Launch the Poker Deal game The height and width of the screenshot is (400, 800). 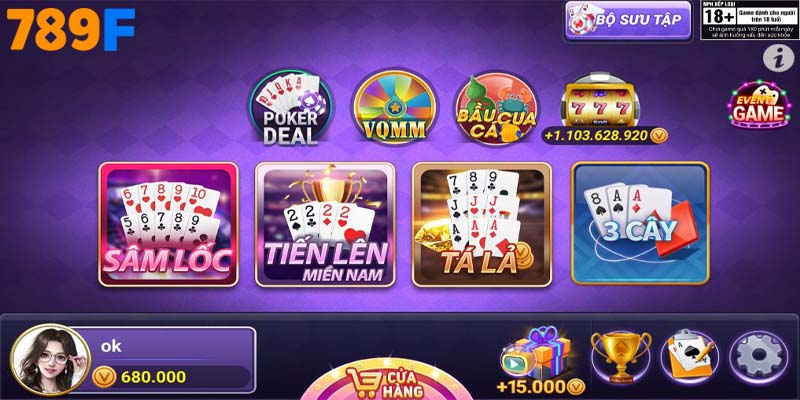pyautogui.click(x=290, y=108)
